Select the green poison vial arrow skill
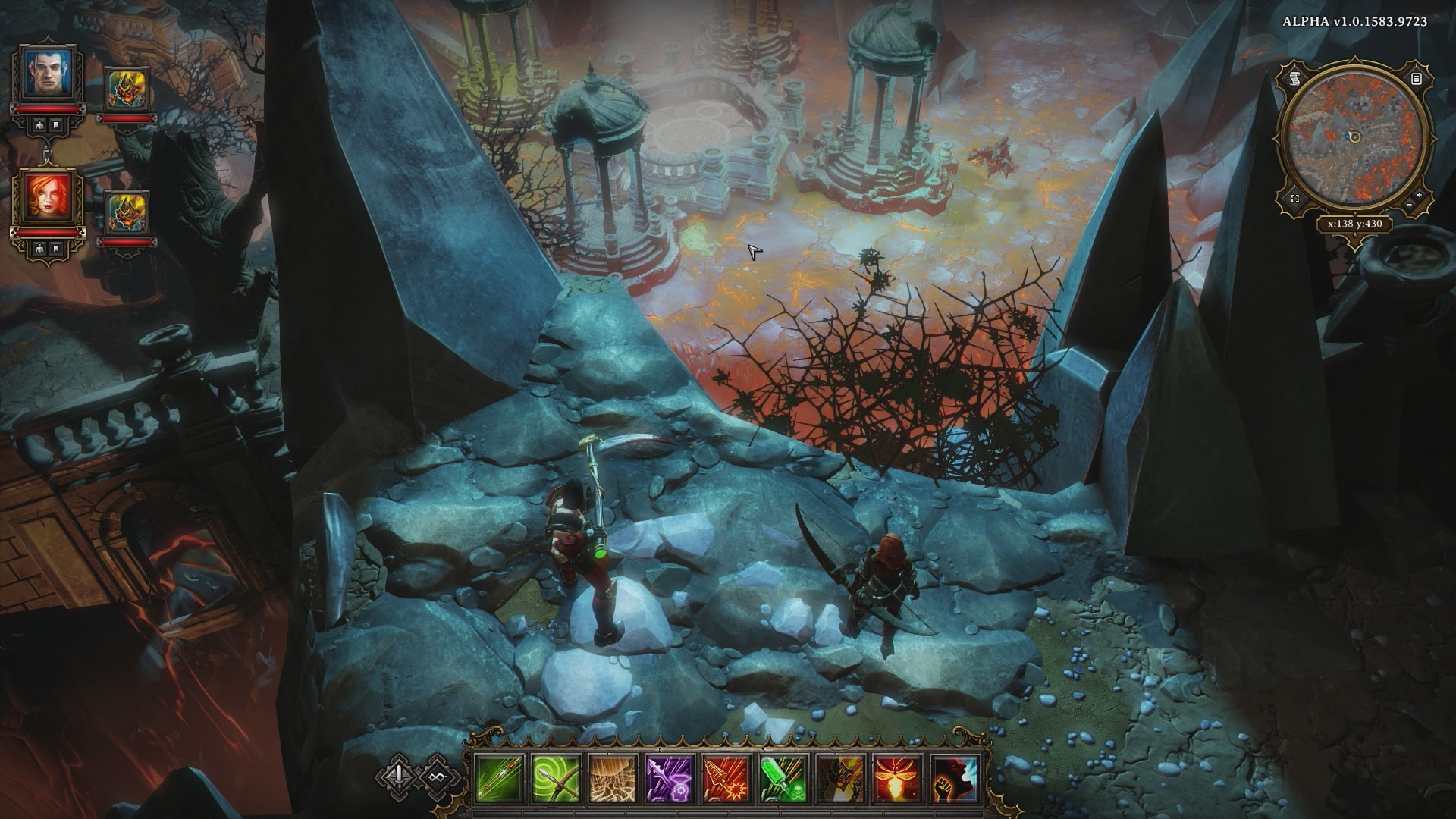 tap(783, 779)
